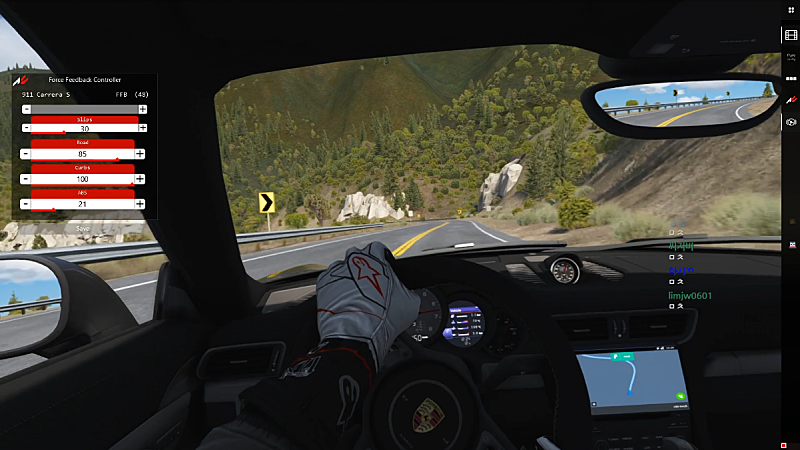Image resolution: width=800 pixels, height=450 pixels.
Task: Increase the Curbs feedback value
Action: point(140,178)
